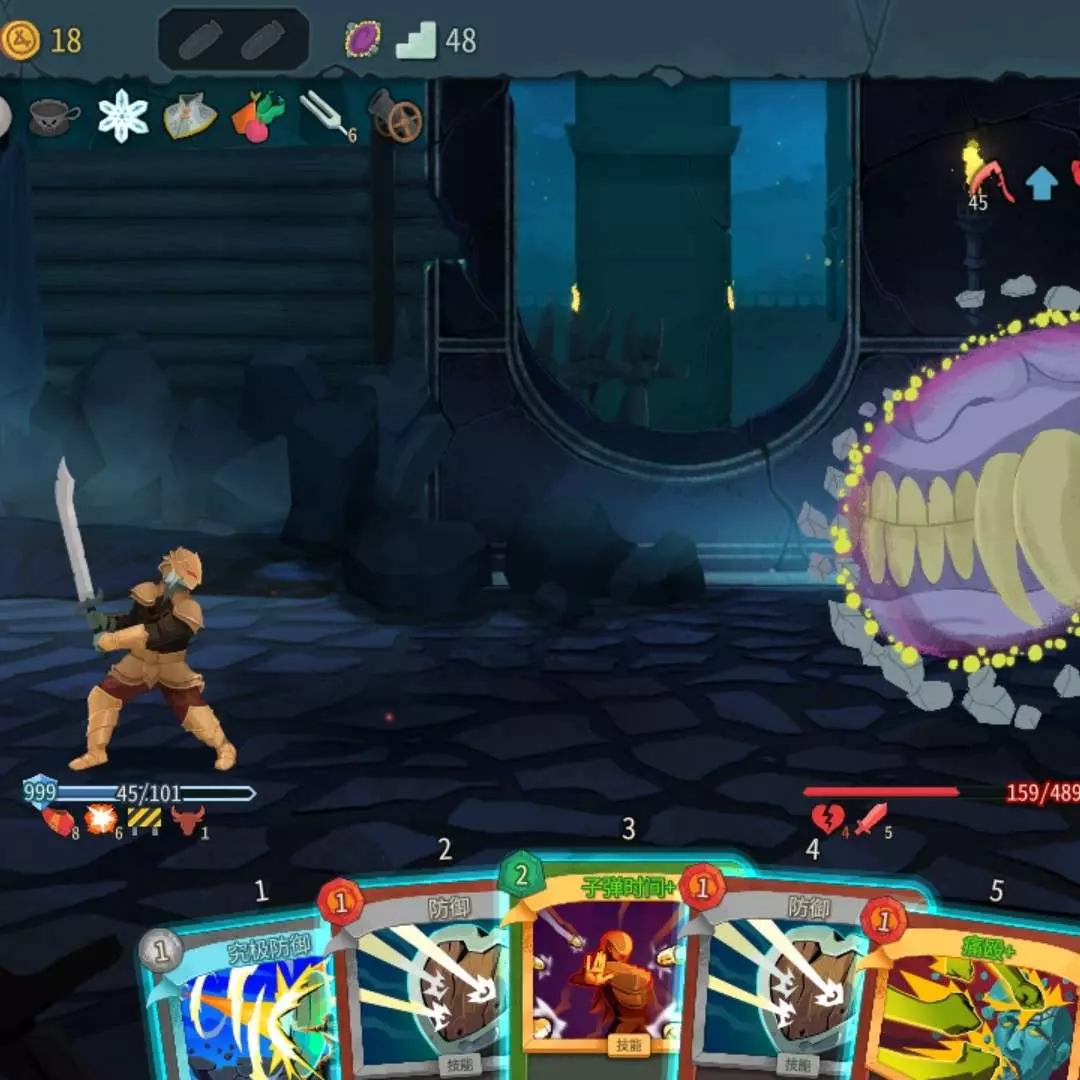
Task: View the fruit and vegetables relic
Action: pos(258,117)
